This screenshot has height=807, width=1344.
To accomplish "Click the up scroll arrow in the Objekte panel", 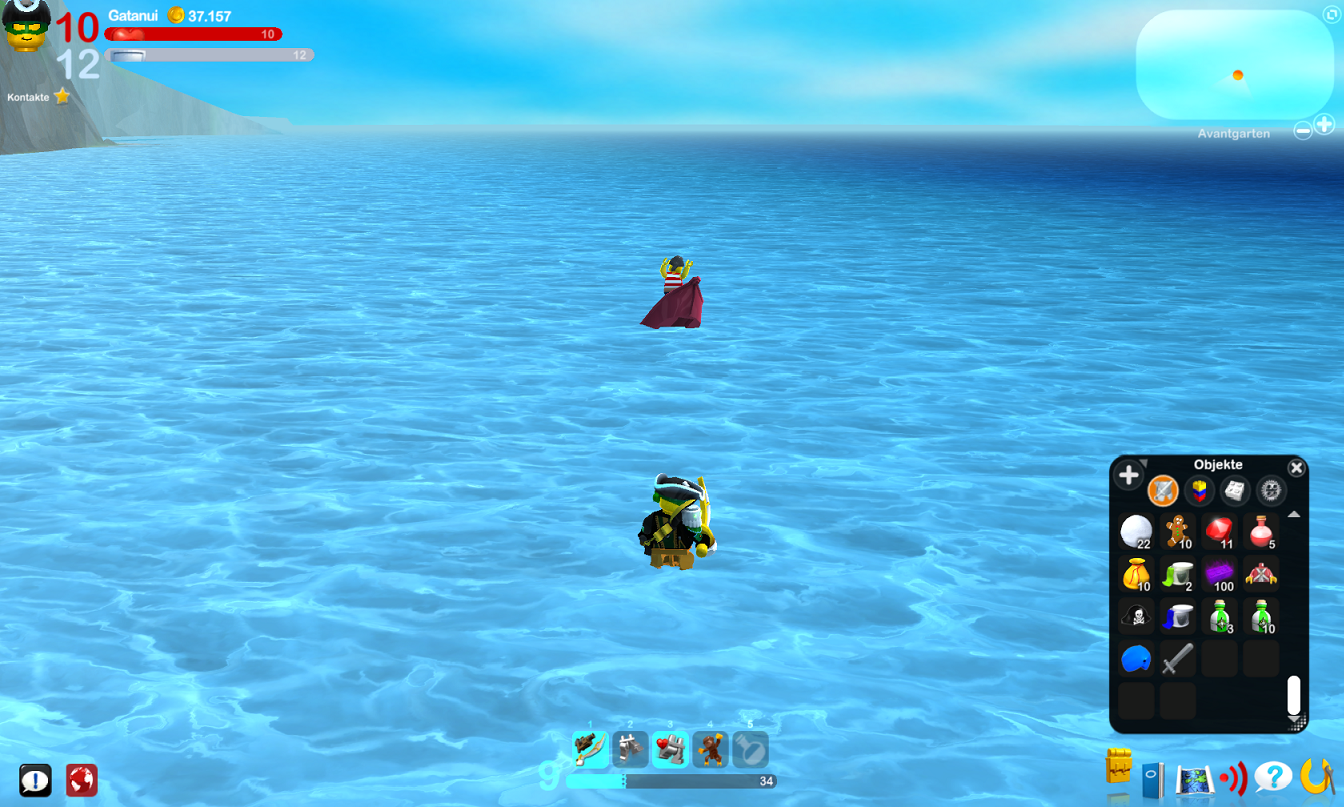I will [x=1294, y=514].
